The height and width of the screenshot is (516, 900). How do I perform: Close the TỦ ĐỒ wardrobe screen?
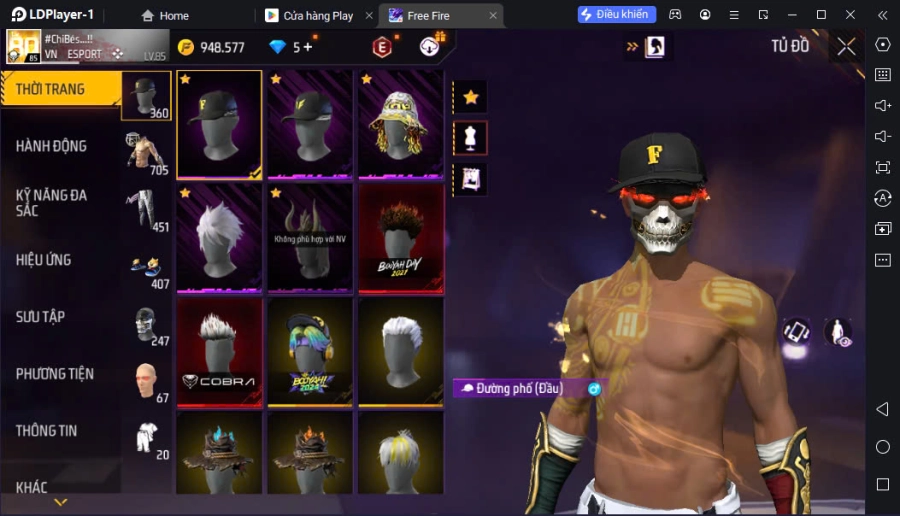point(846,46)
